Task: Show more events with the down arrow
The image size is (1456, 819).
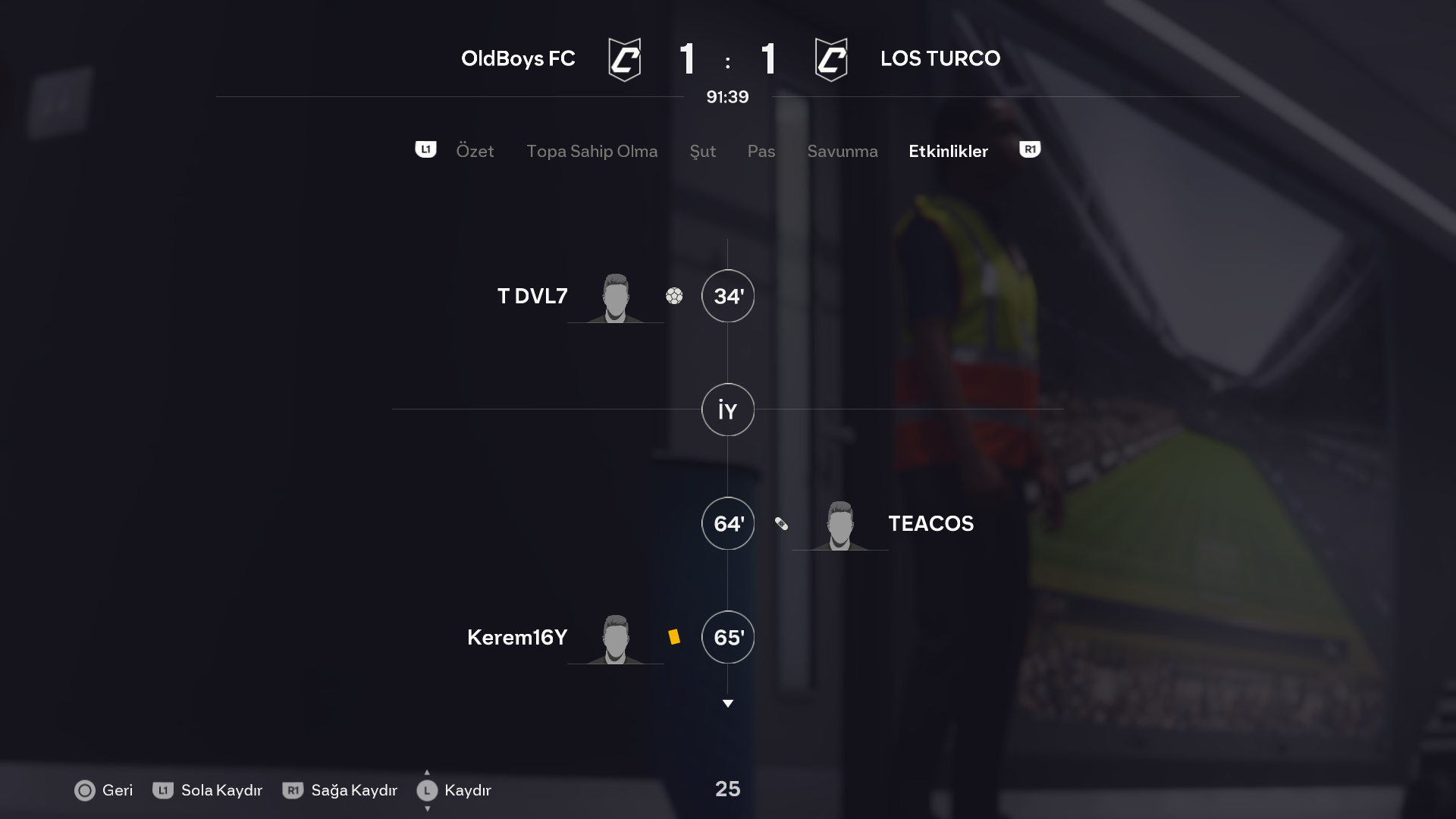Action: point(728,704)
